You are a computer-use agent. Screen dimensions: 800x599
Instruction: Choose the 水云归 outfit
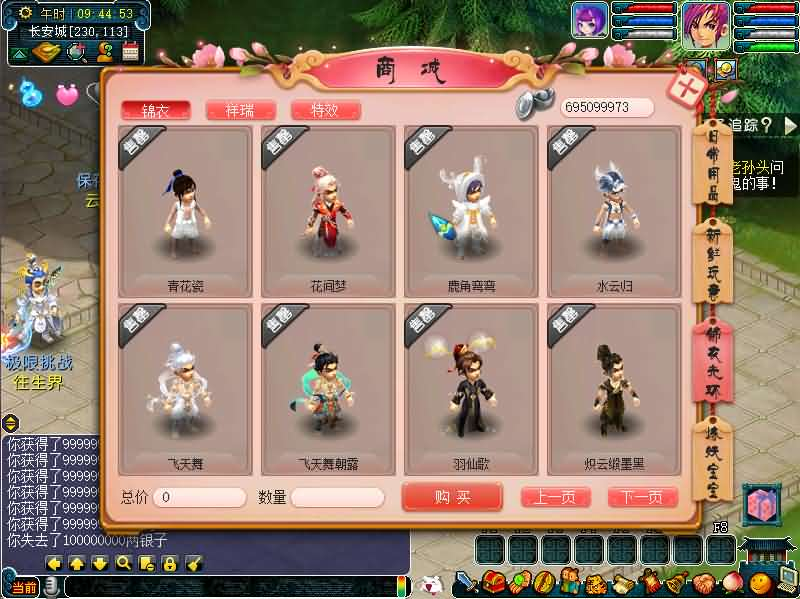click(x=615, y=212)
